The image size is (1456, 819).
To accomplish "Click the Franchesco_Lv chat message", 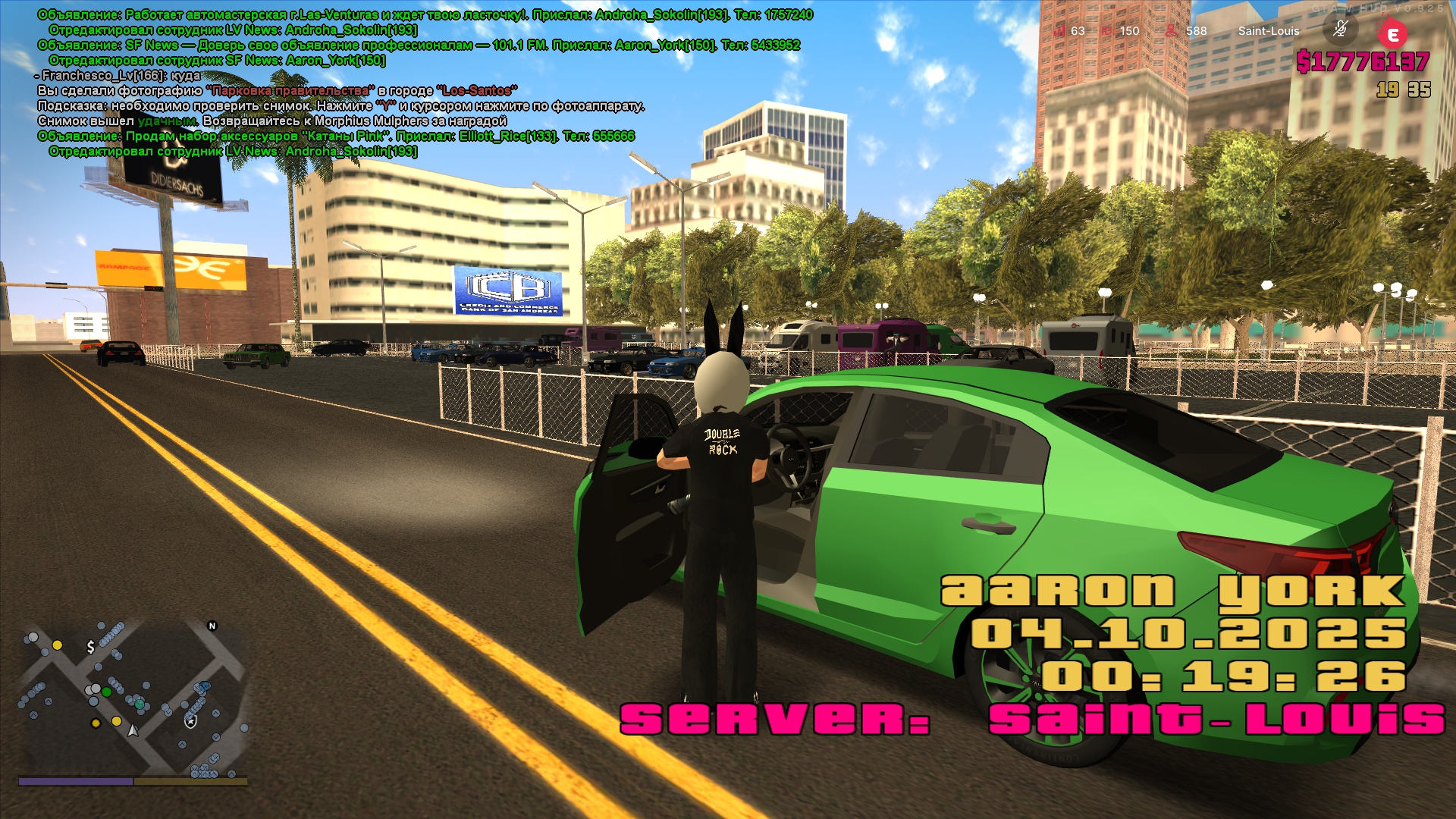I will click(x=120, y=76).
